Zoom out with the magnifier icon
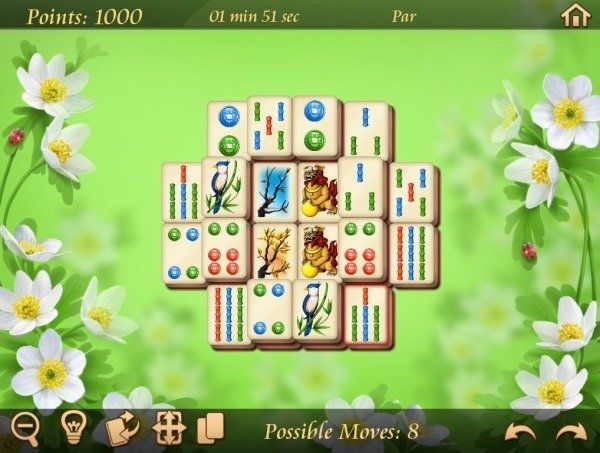Image resolution: width=600 pixels, height=453 pixels. tap(25, 429)
